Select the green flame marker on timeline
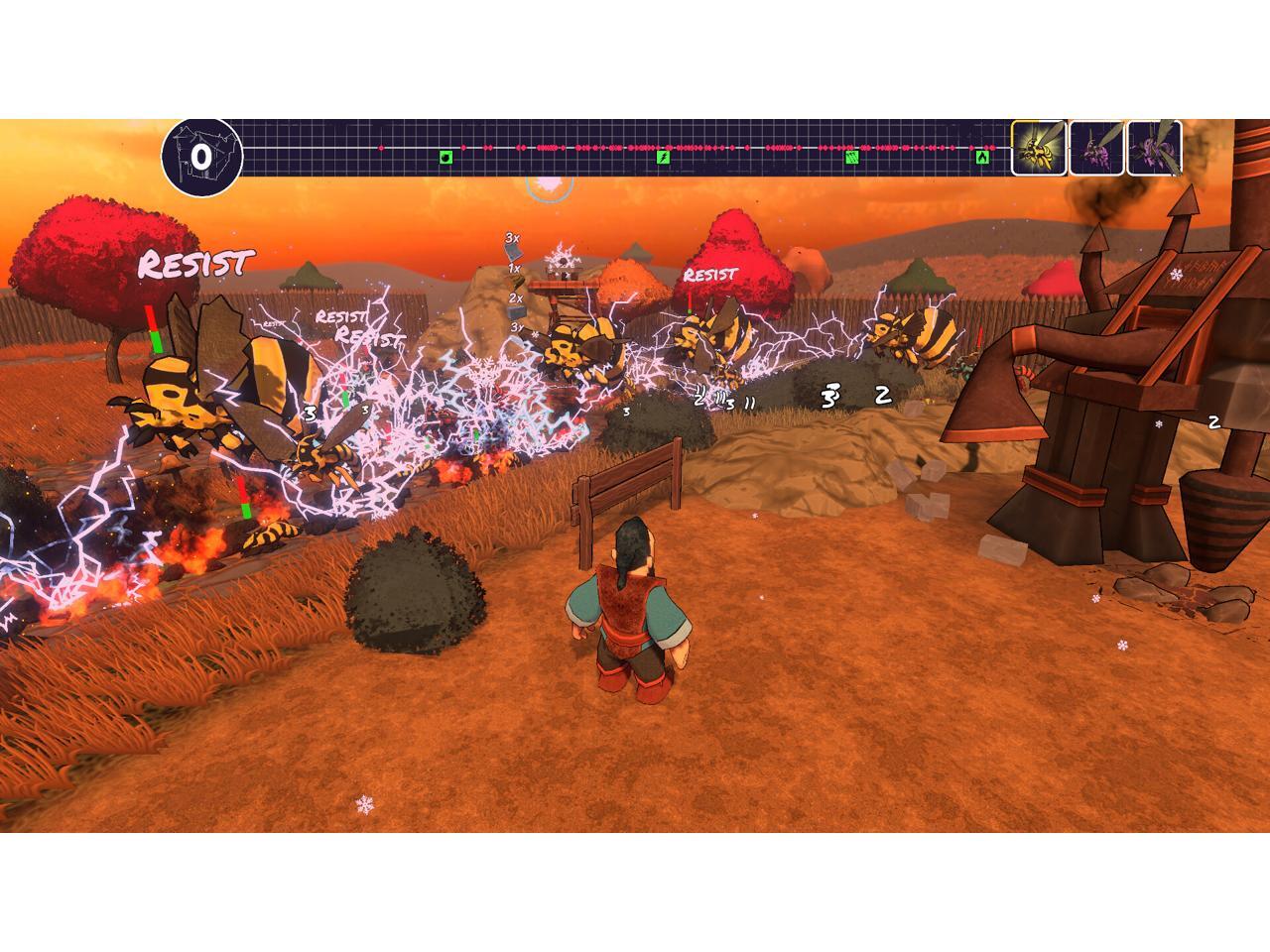This screenshot has height=952, width=1270. (982, 157)
